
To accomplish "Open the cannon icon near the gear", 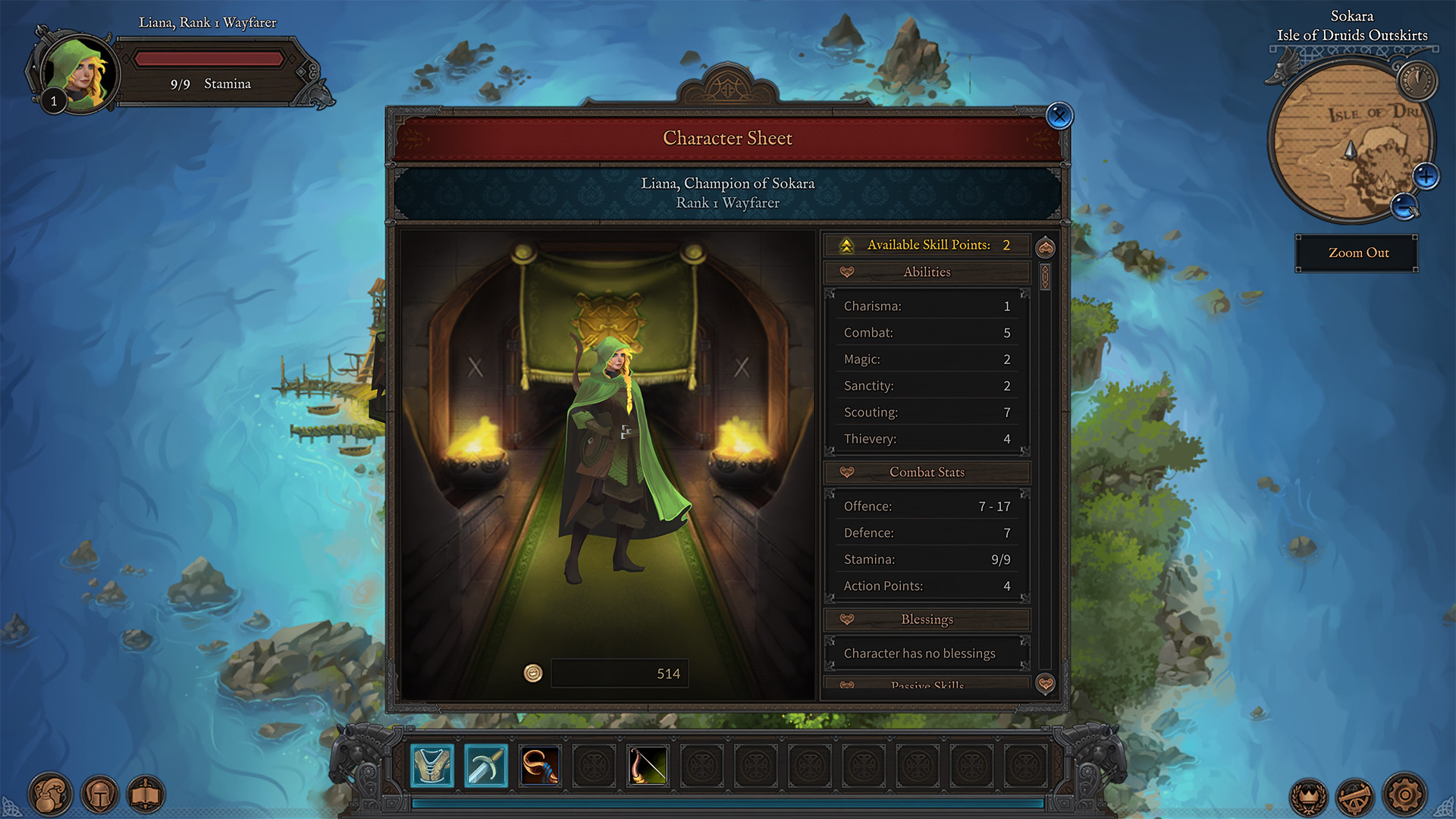I will 1356,797.
